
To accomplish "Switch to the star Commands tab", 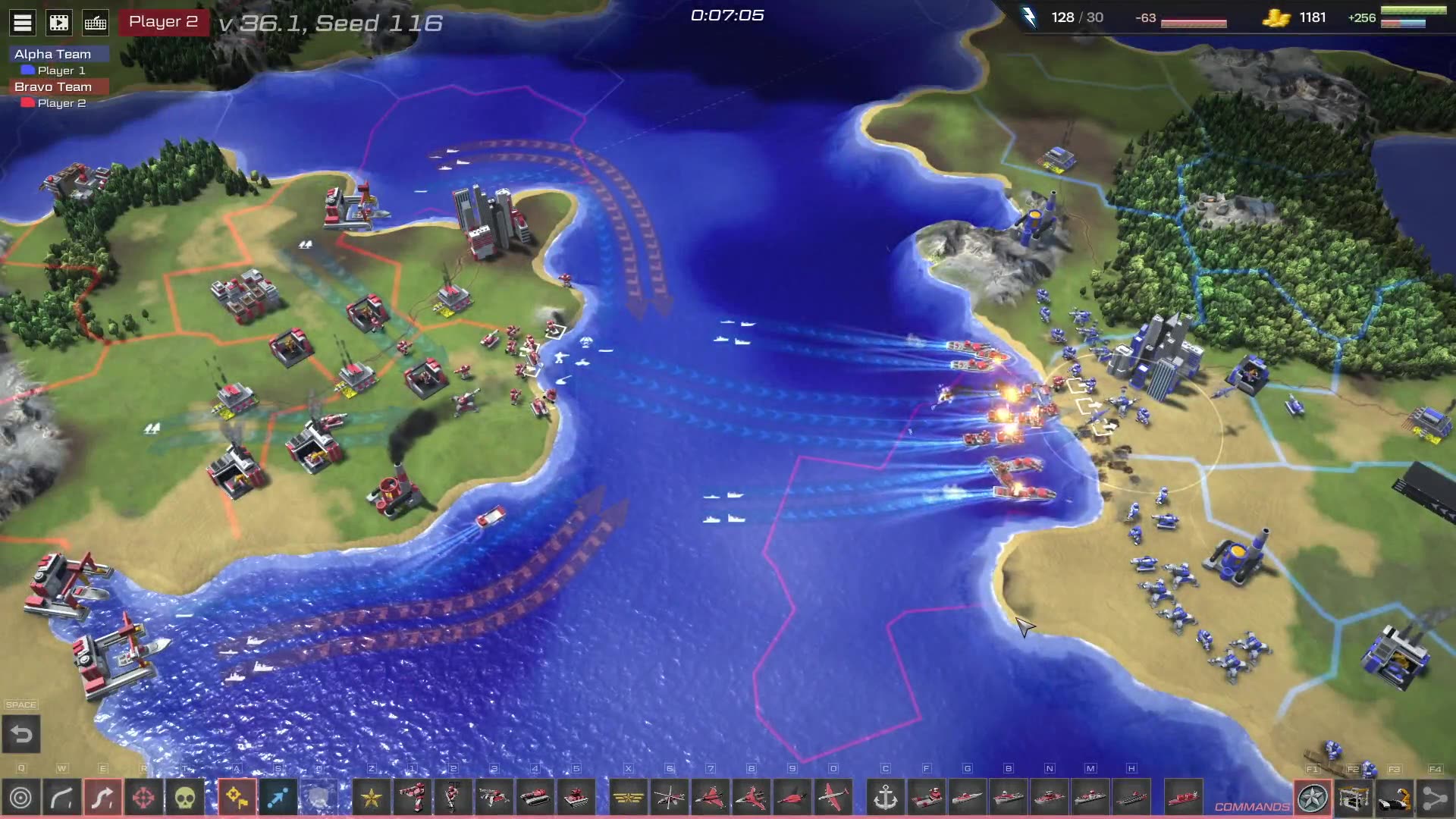I will click(1313, 798).
